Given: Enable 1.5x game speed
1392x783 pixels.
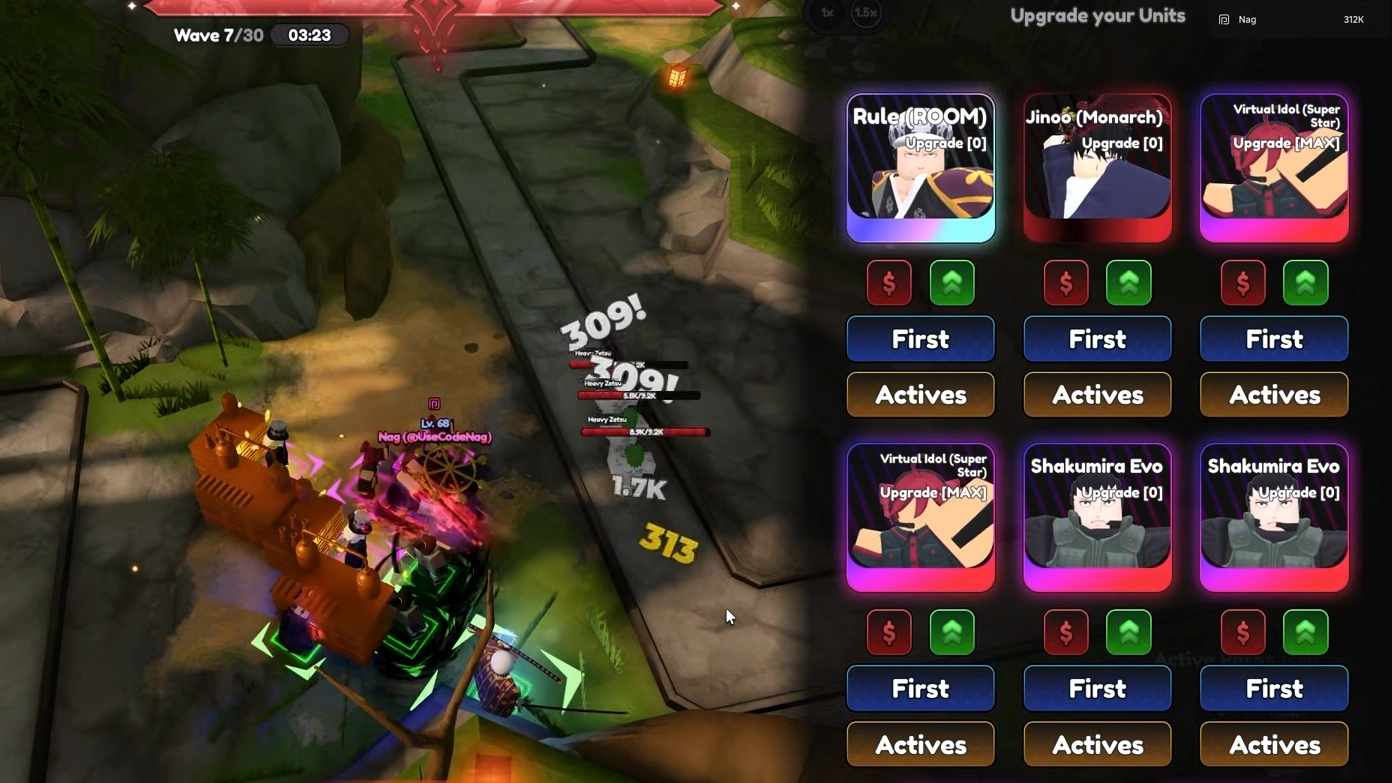Looking at the screenshot, I should [866, 13].
